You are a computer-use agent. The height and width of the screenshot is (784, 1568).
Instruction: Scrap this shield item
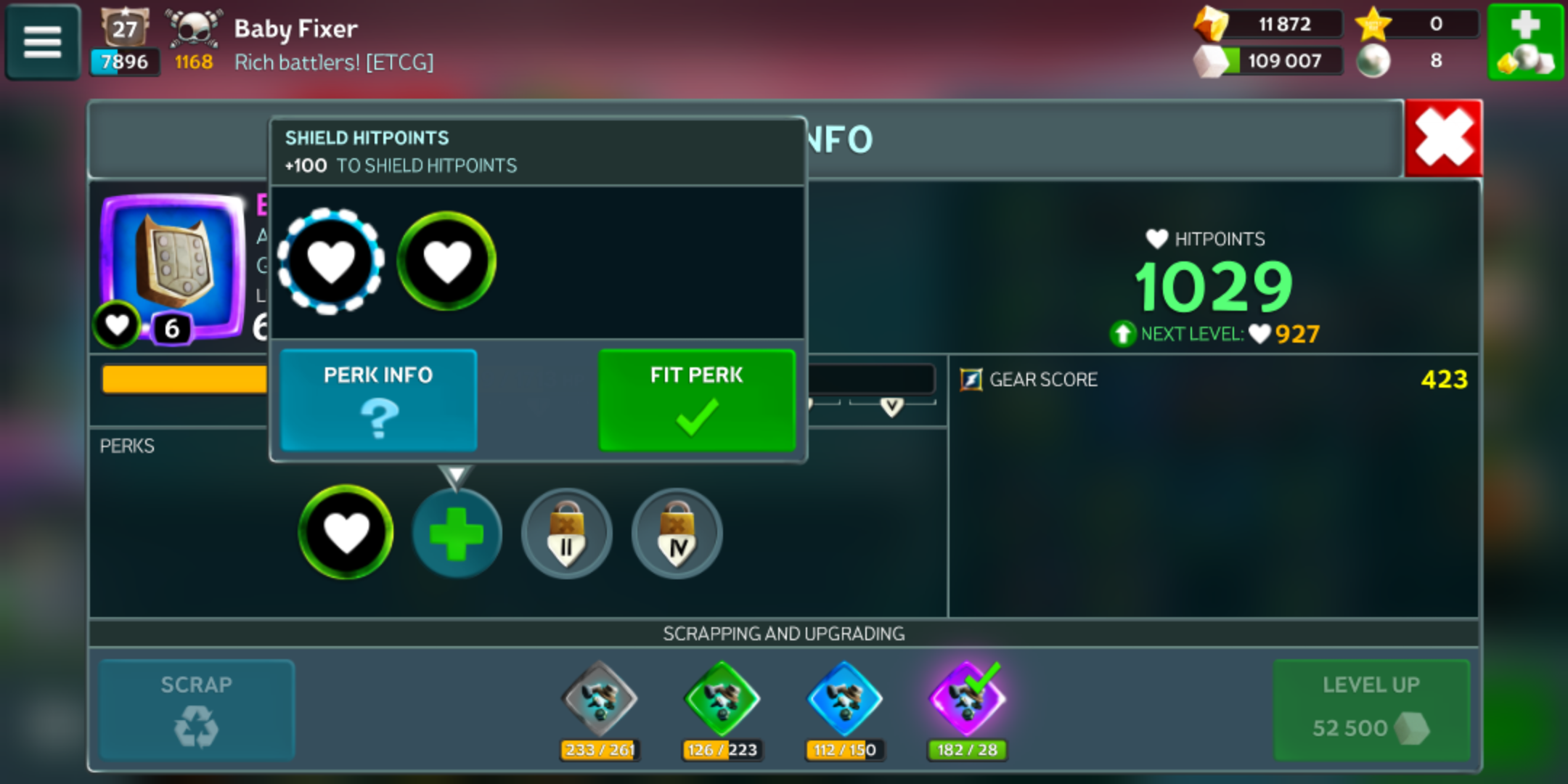coord(197,709)
